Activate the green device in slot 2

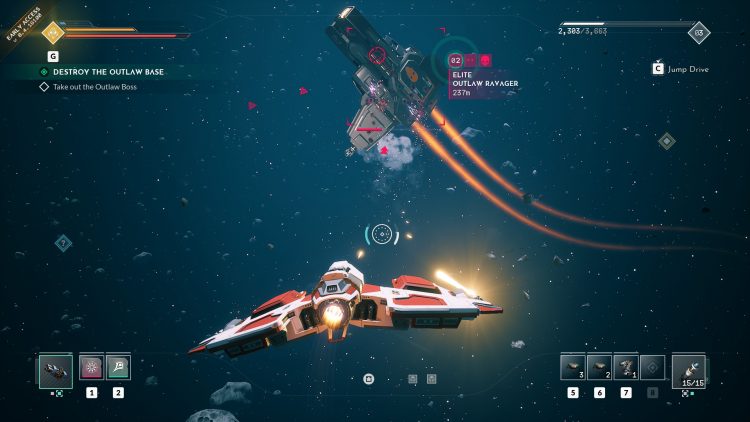point(118,367)
